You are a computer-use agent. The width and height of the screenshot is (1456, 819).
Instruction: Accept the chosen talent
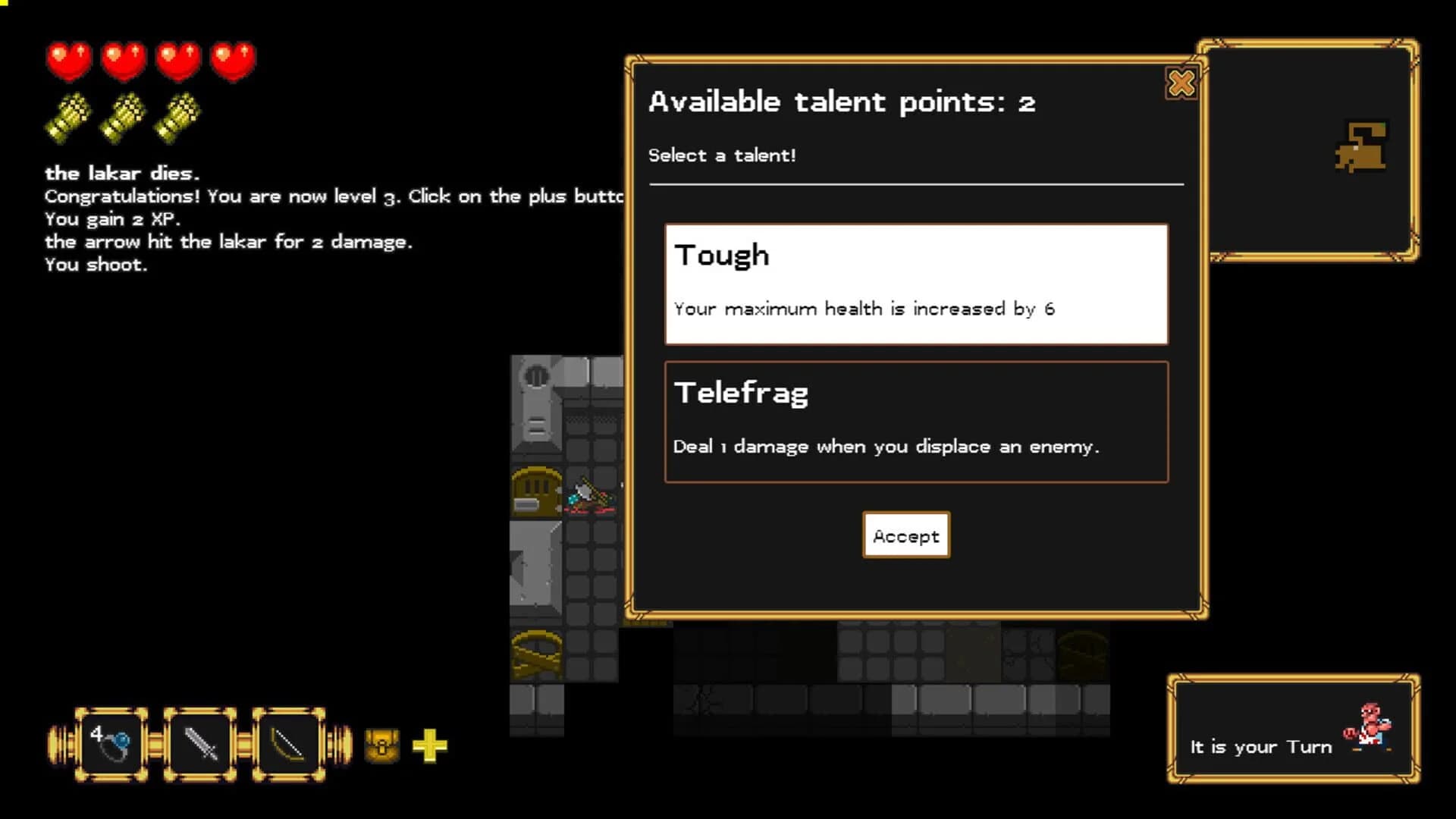[905, 535]
